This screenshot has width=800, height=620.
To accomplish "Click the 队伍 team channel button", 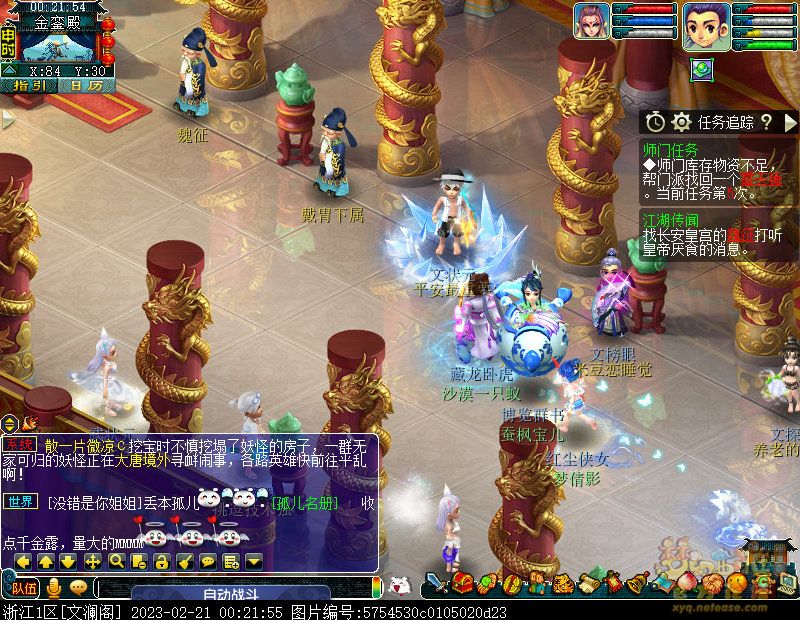I will coord(22,588).
